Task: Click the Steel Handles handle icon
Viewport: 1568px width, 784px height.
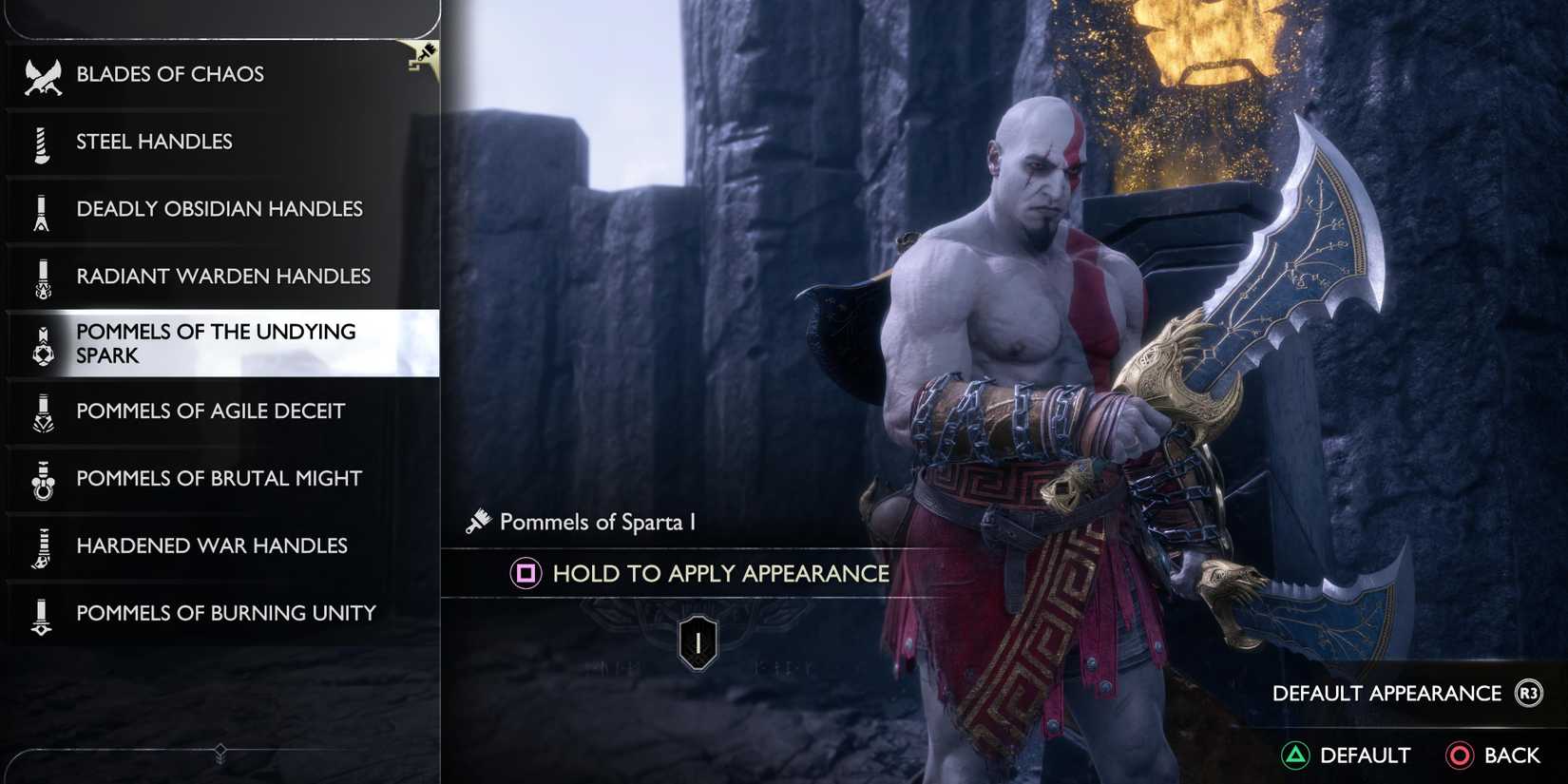Action: tap(40, 141)
